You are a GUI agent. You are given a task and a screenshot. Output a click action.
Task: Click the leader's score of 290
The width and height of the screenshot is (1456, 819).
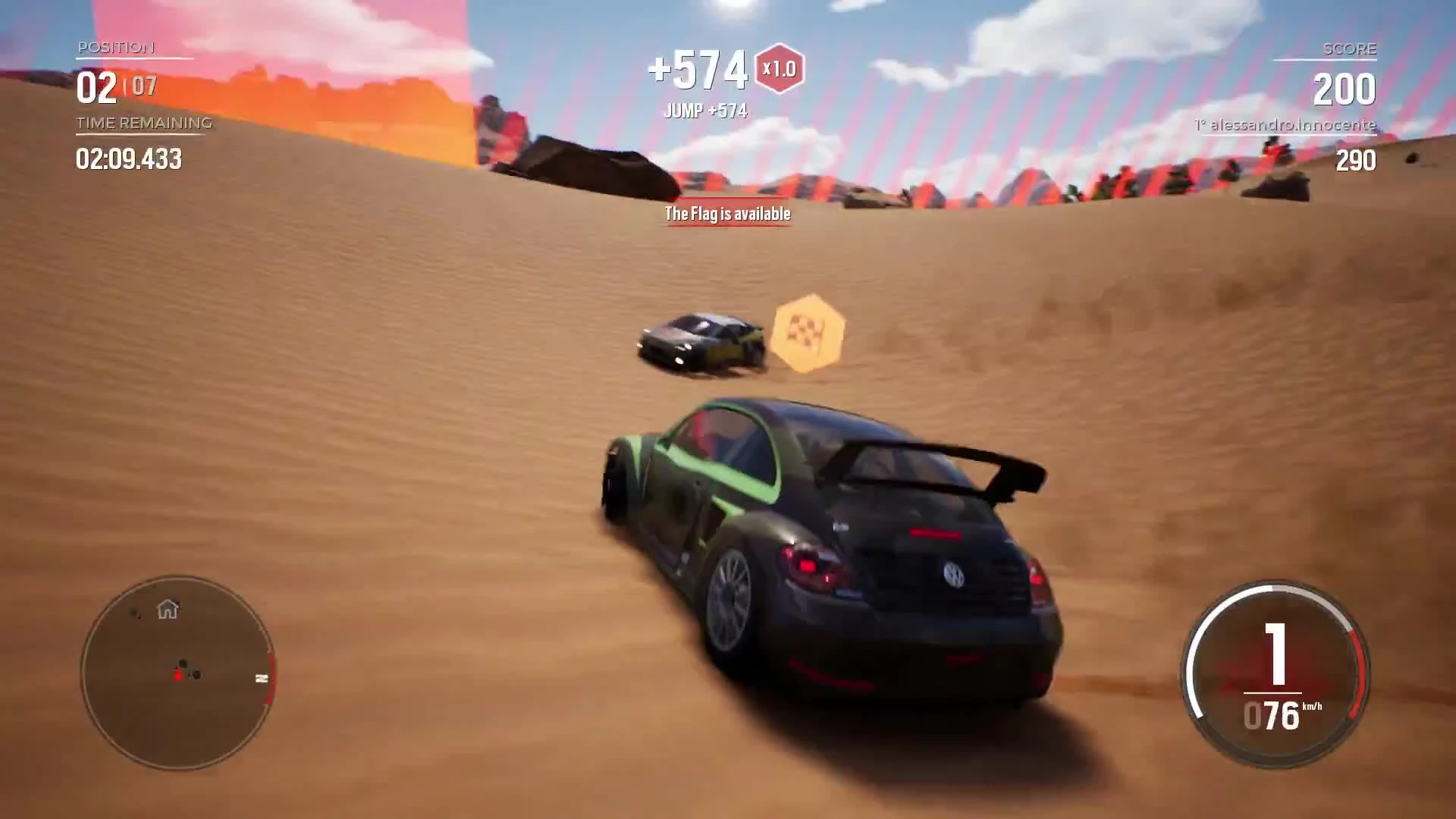1357,161
